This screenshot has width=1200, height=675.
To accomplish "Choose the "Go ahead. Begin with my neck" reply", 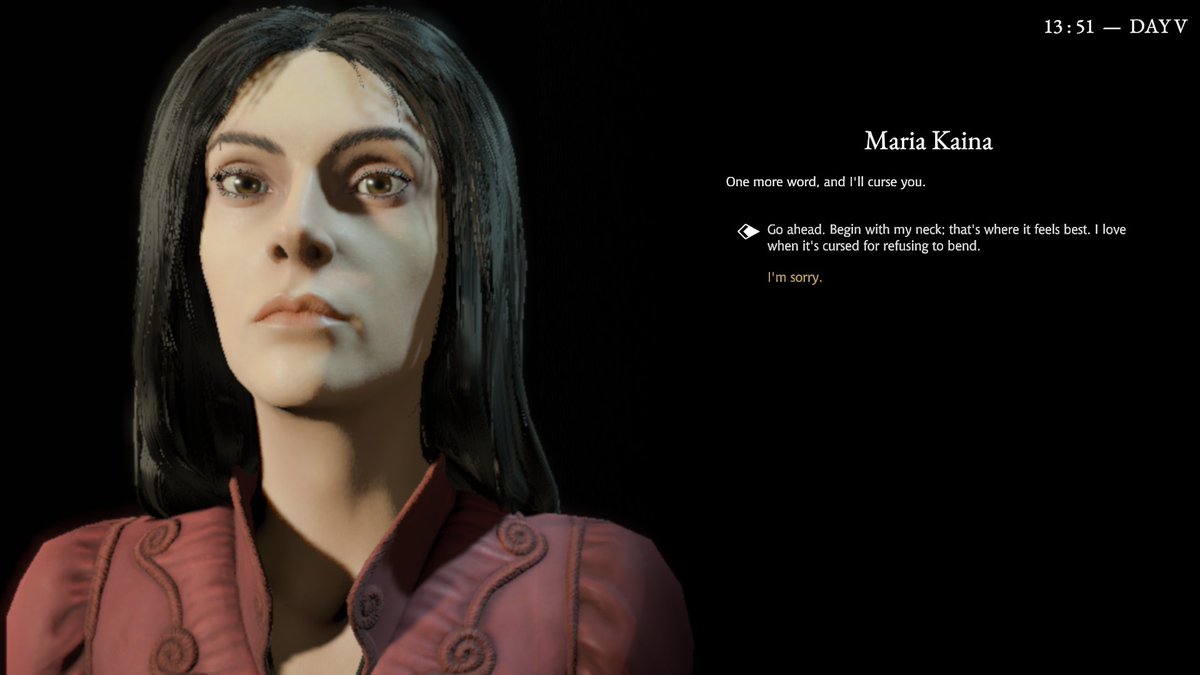I will pos(945,237).
